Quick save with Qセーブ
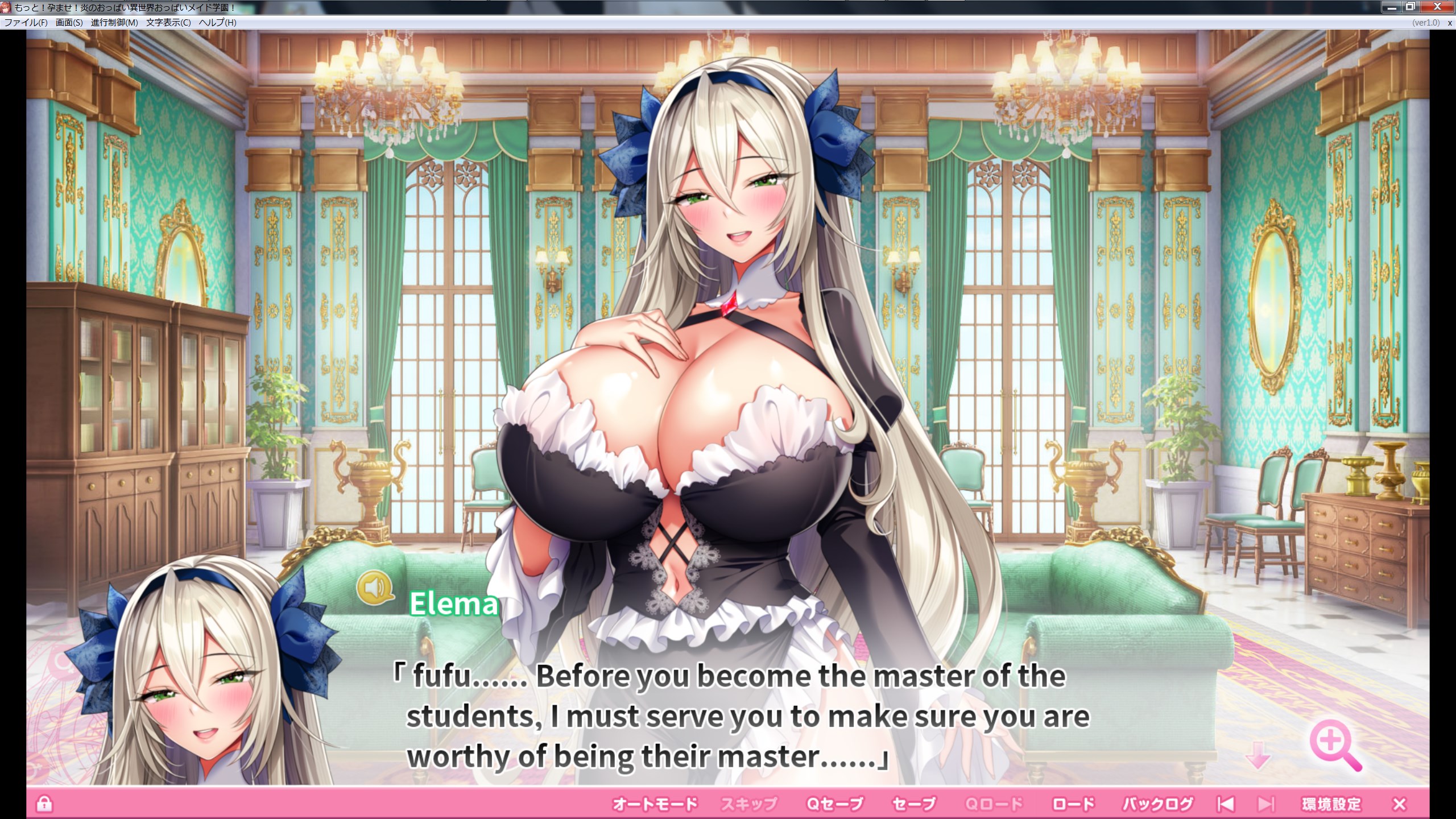1456x819 pixels. (835, 804)
